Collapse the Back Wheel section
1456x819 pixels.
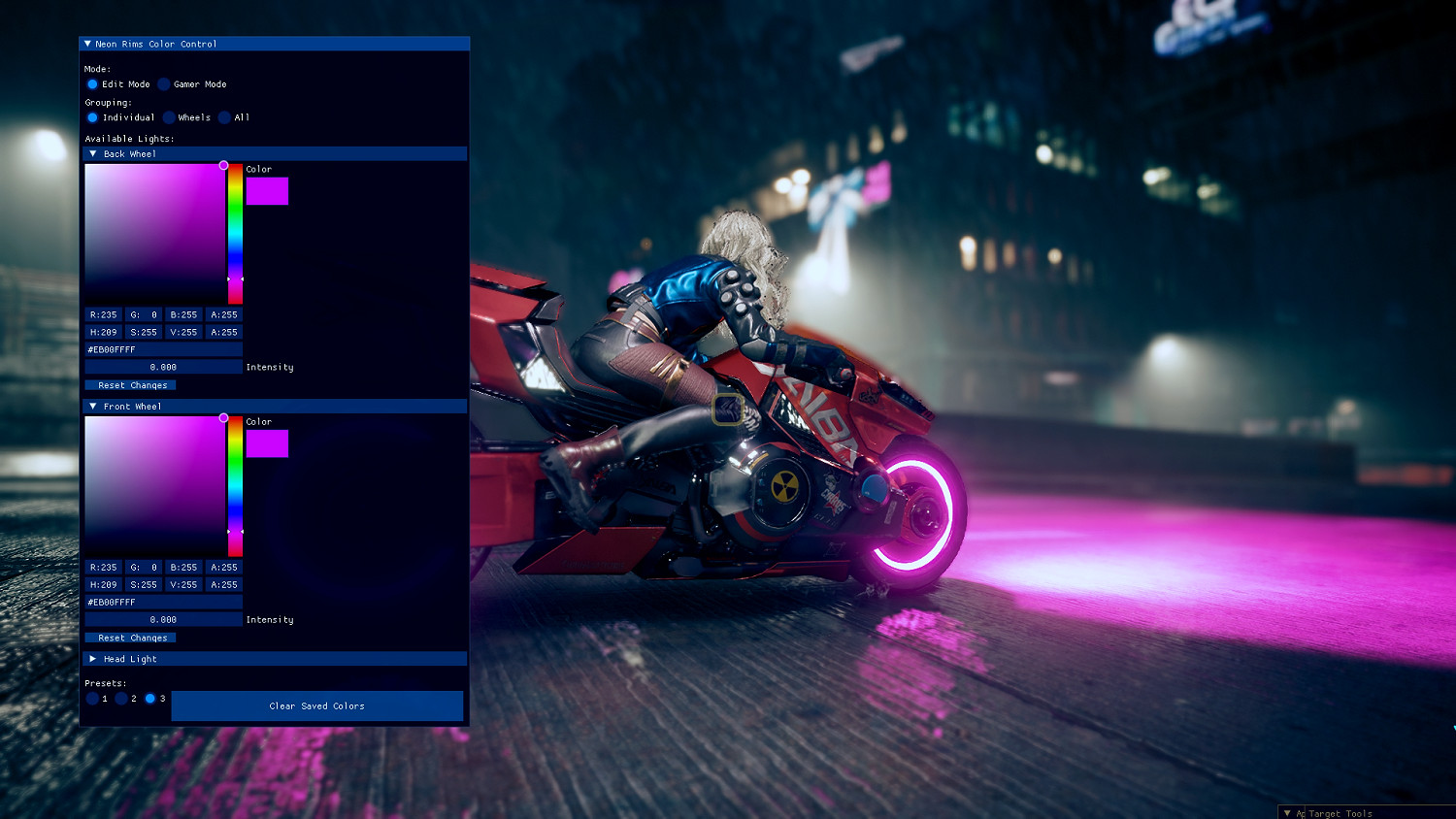coord(92,153)
